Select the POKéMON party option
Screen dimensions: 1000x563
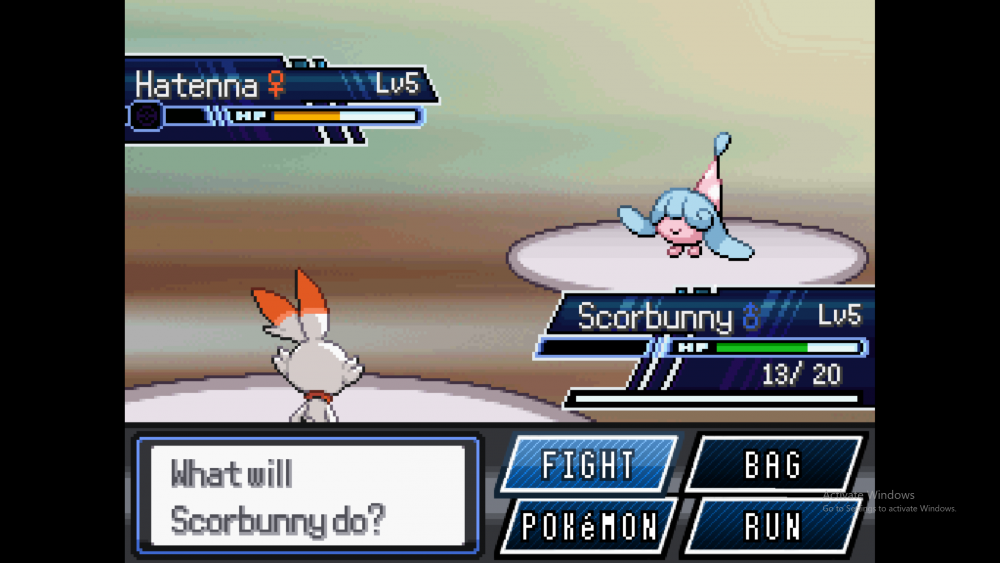click(587, 526)
